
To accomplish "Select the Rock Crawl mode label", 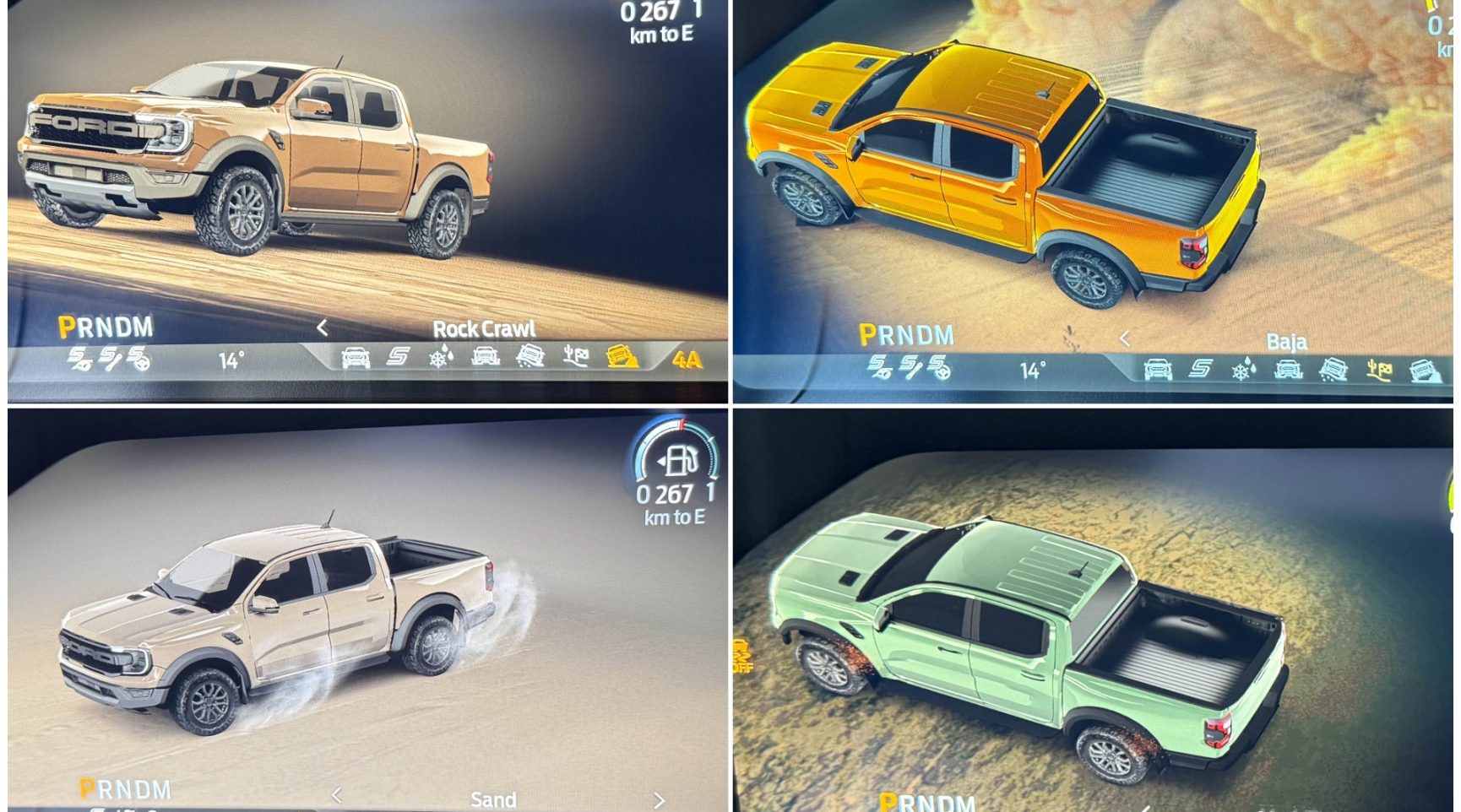I will (484, 329).
